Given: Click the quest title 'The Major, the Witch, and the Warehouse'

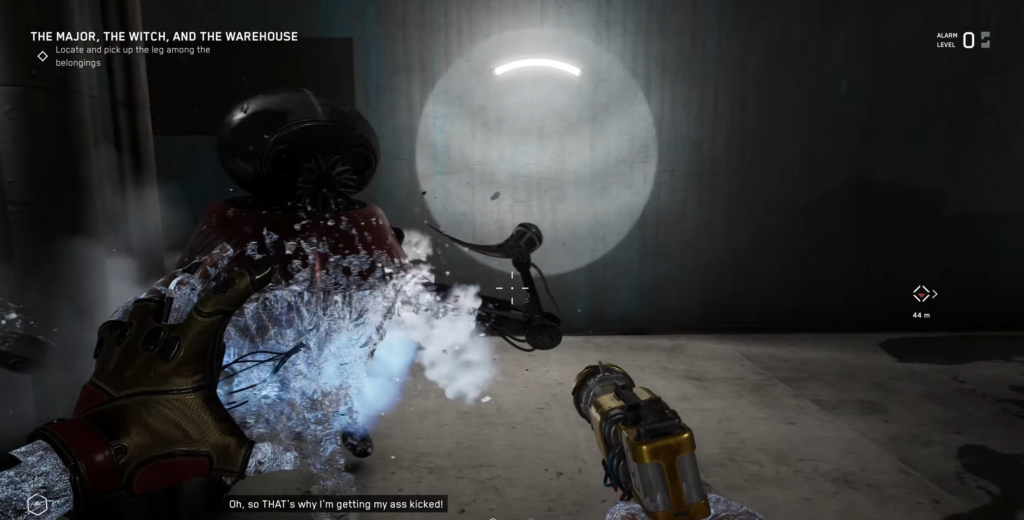Looking at the screenshot, I should click(x=164, y=37).
